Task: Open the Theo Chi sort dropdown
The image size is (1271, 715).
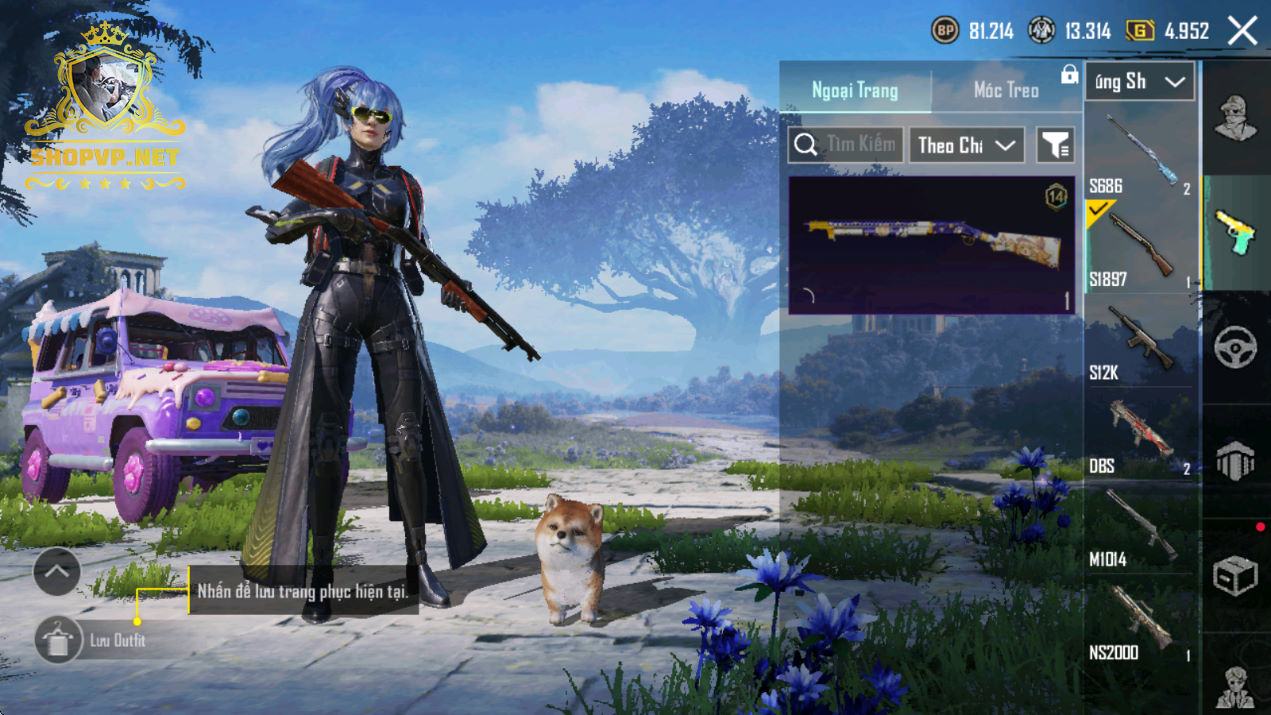Action: [967, 145]
